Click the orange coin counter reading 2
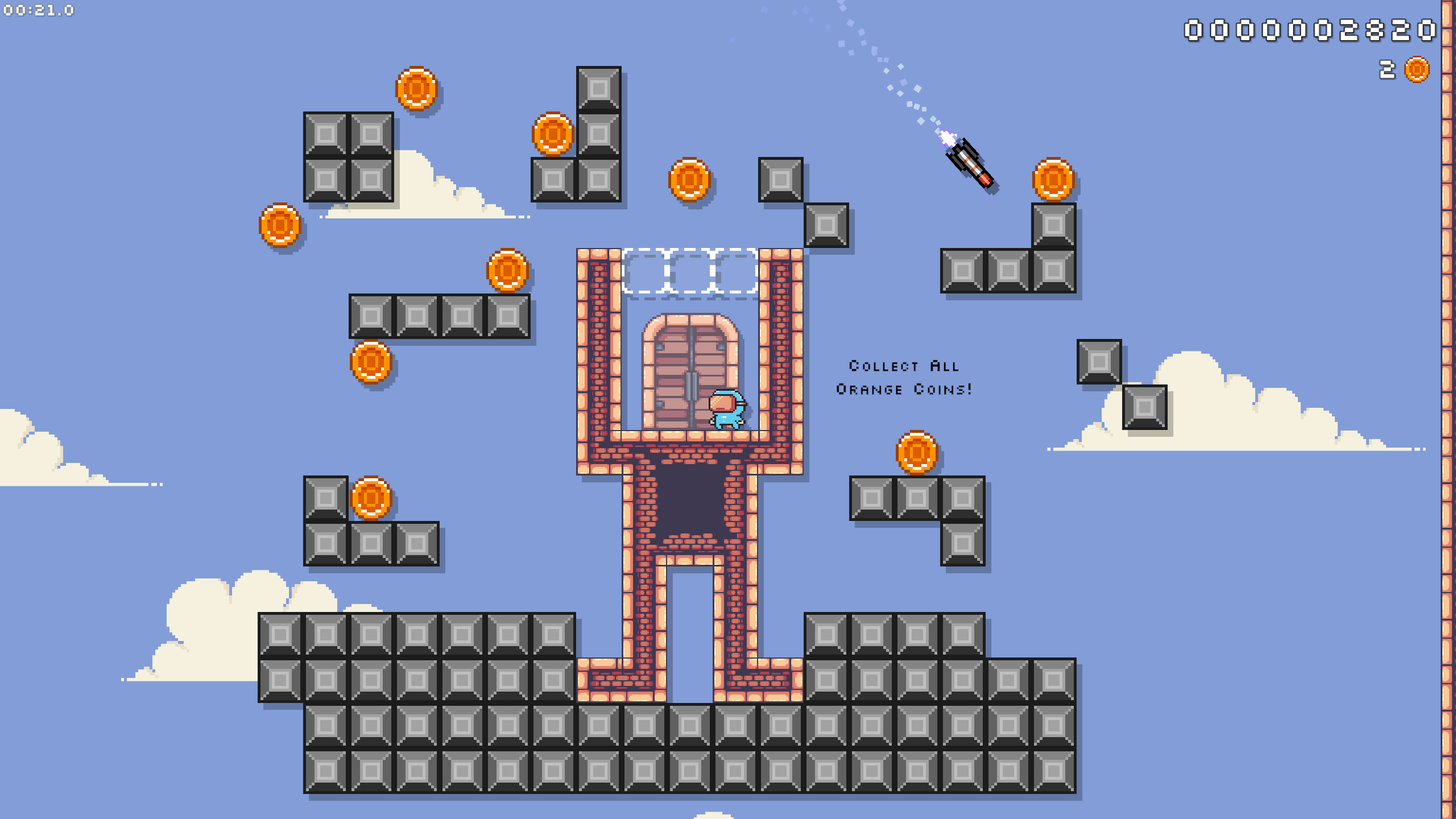Viewport: 1456px width, 819px height. (x=1386, y=71)
